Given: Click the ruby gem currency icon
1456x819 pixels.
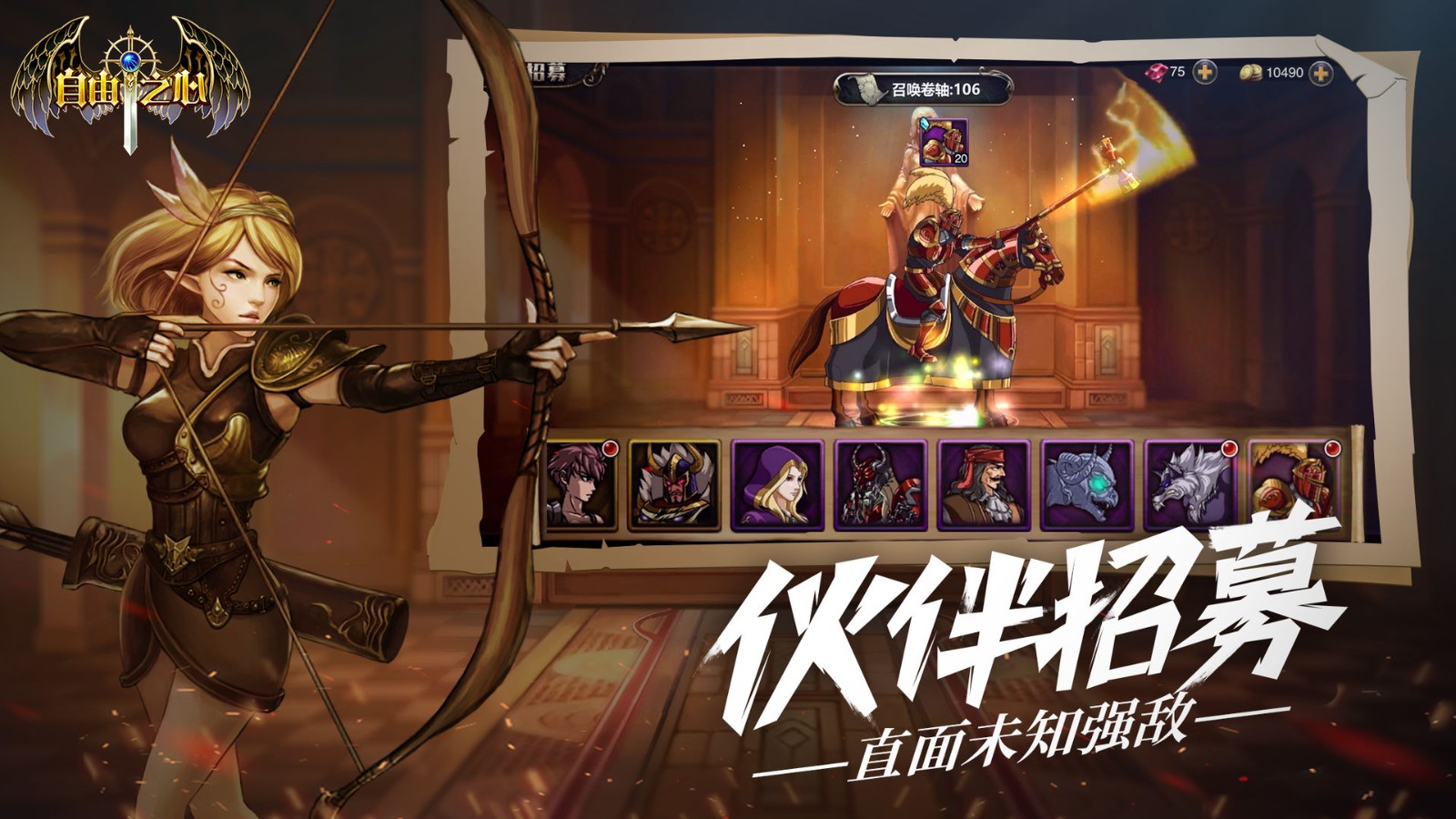Looking at the screenshot, I should pos(1156,69).
